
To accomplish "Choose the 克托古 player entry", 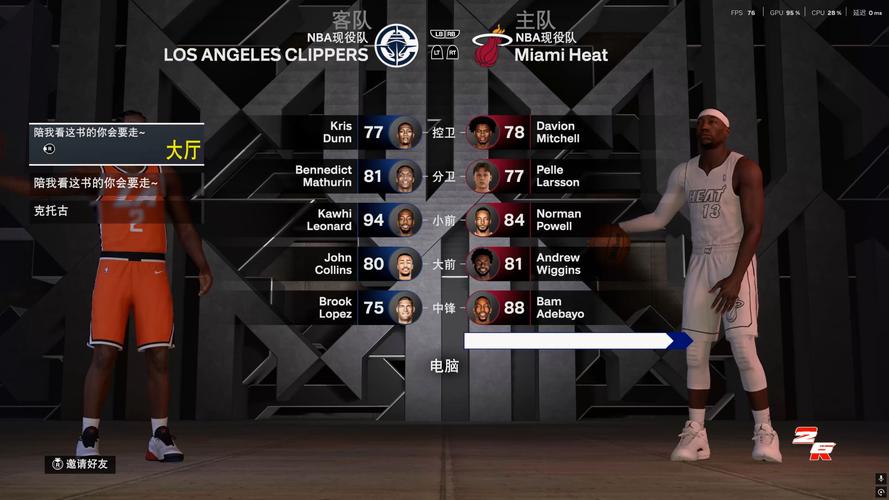I will pos(52,211).
